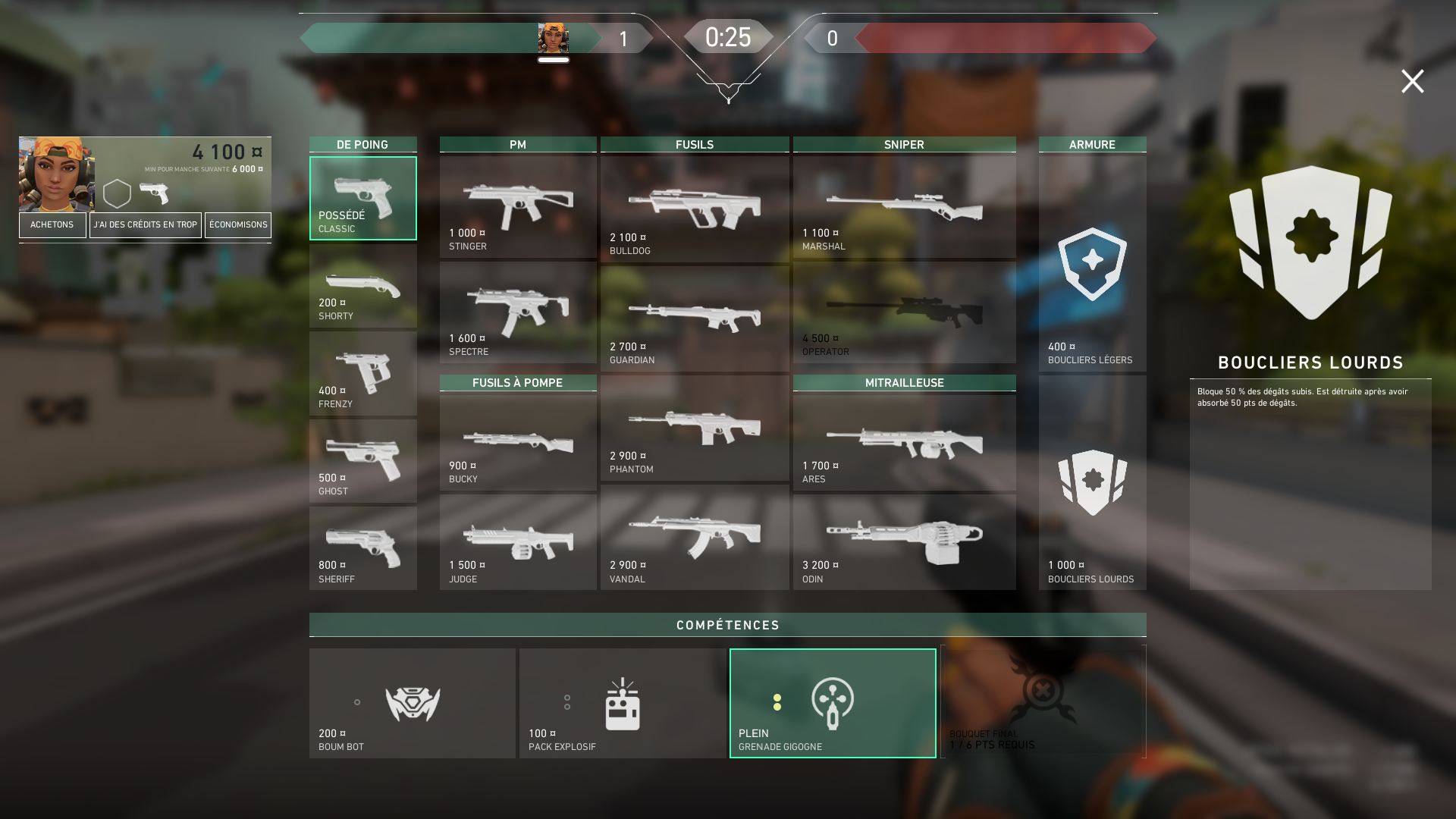This screenshot has height=819, width=1456.
Task: Buy the Judge shotgun
Action: pos(518,542)
